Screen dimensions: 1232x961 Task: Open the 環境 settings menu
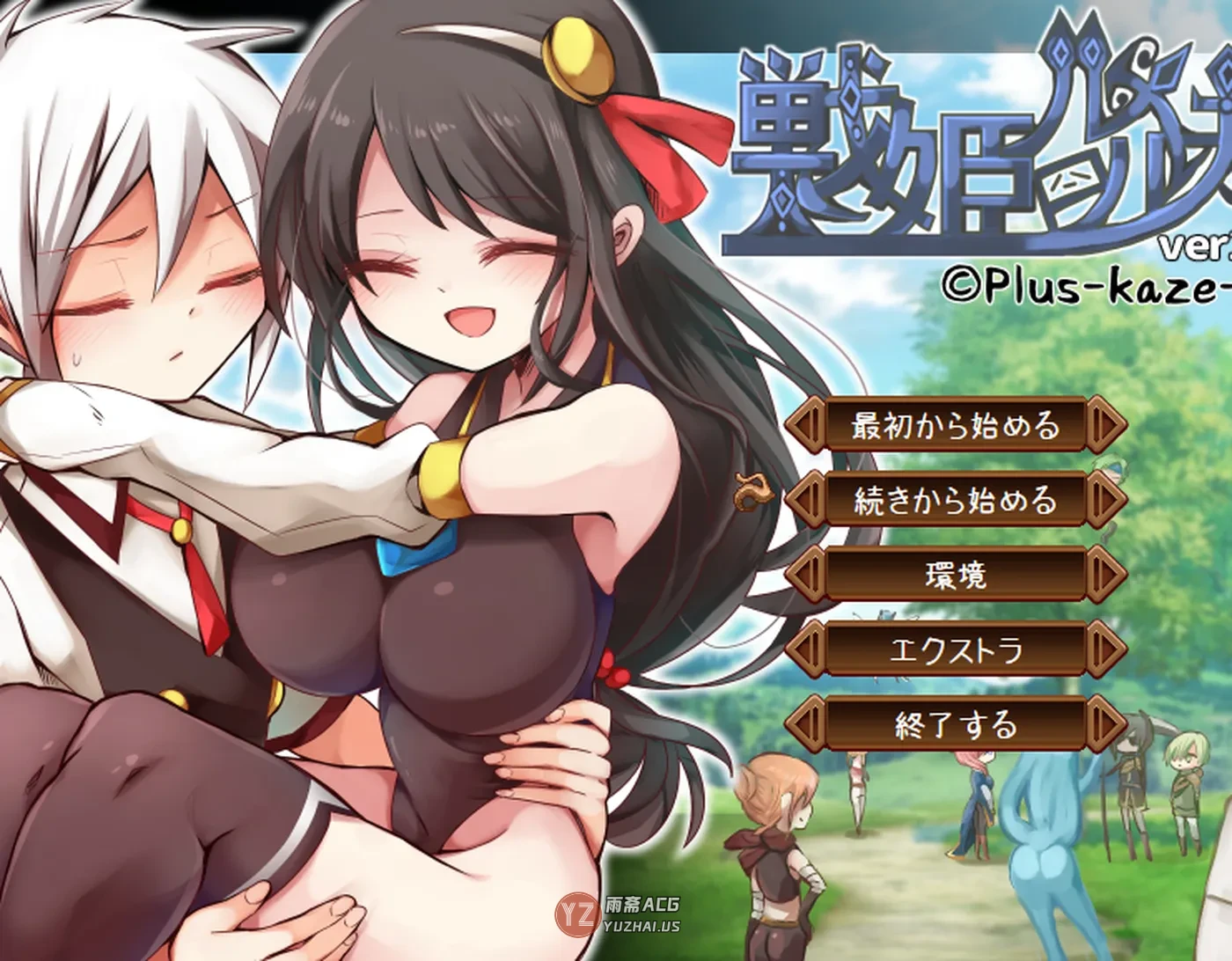click(x=956, y=576)
